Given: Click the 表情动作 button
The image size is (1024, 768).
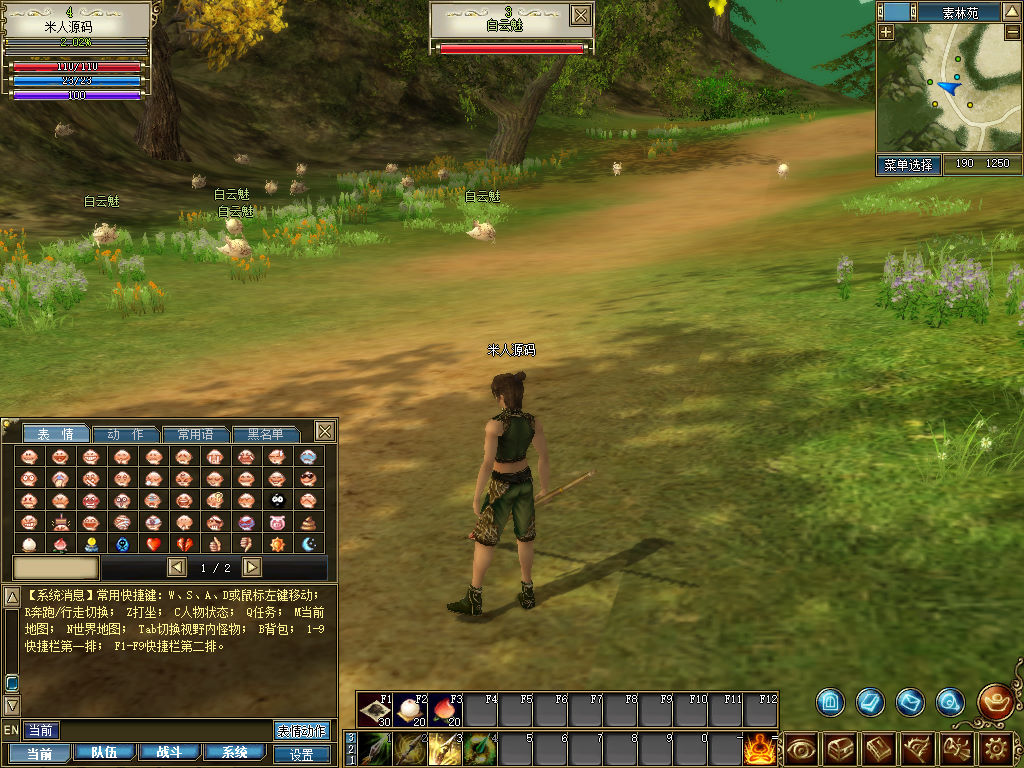Looking at the screenshot, I should pos(301,730).
